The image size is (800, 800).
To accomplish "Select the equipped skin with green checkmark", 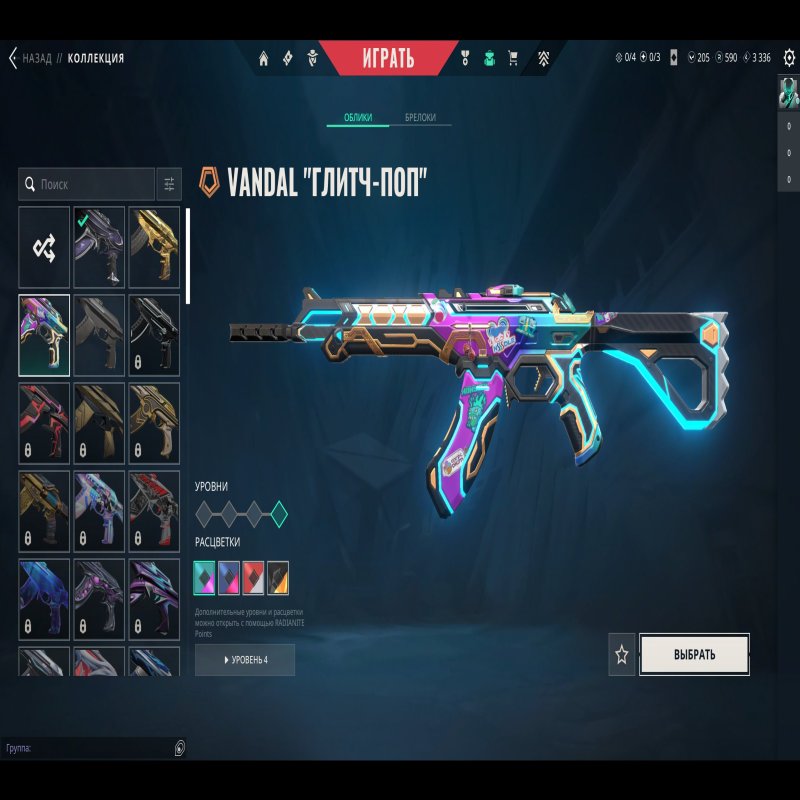I will (x=99, y=247).
